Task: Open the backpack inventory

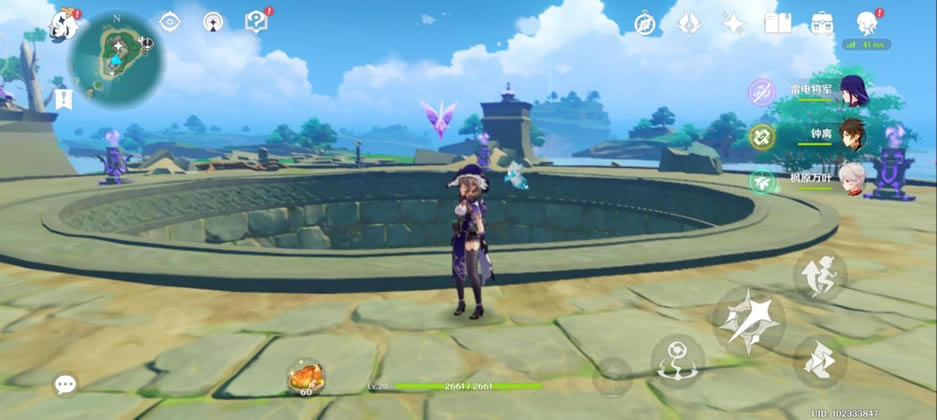Action: pyautogui.click(x=822, y=24)
